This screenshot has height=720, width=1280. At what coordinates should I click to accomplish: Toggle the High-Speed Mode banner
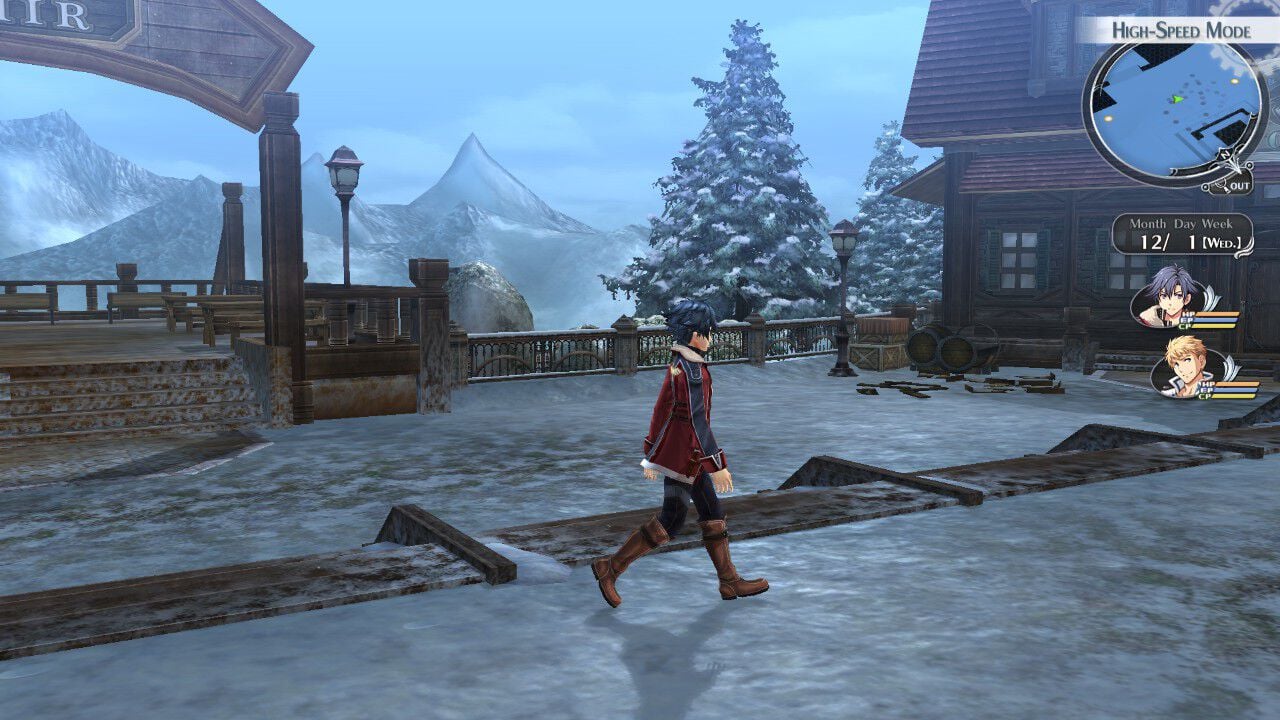point(1180,29)
